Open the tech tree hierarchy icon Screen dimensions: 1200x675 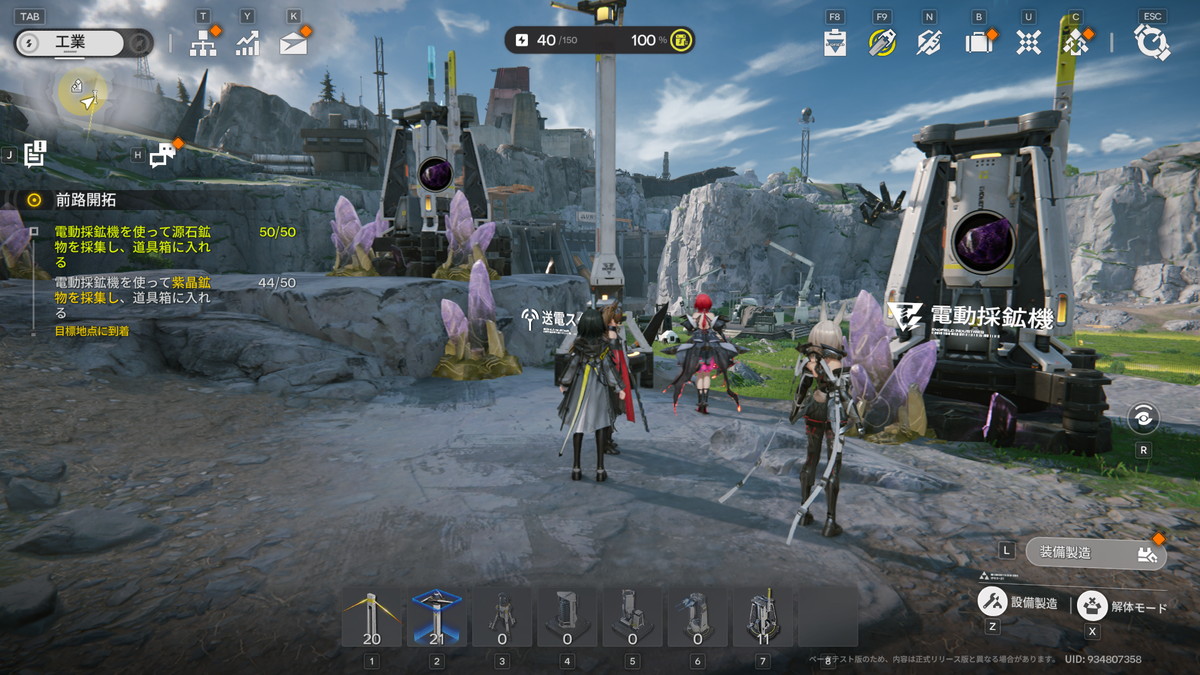pos(203,43)
